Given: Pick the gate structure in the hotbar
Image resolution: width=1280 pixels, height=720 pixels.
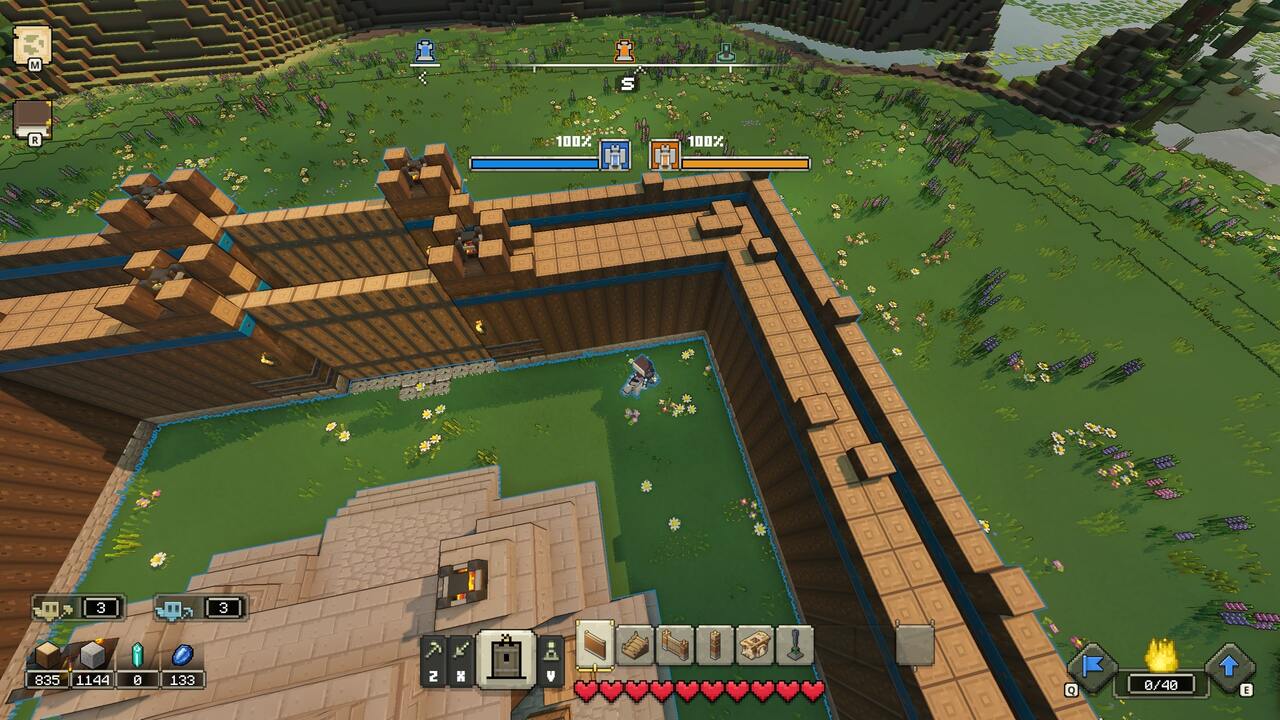Looking at the screenshot, I should point(677,648).
